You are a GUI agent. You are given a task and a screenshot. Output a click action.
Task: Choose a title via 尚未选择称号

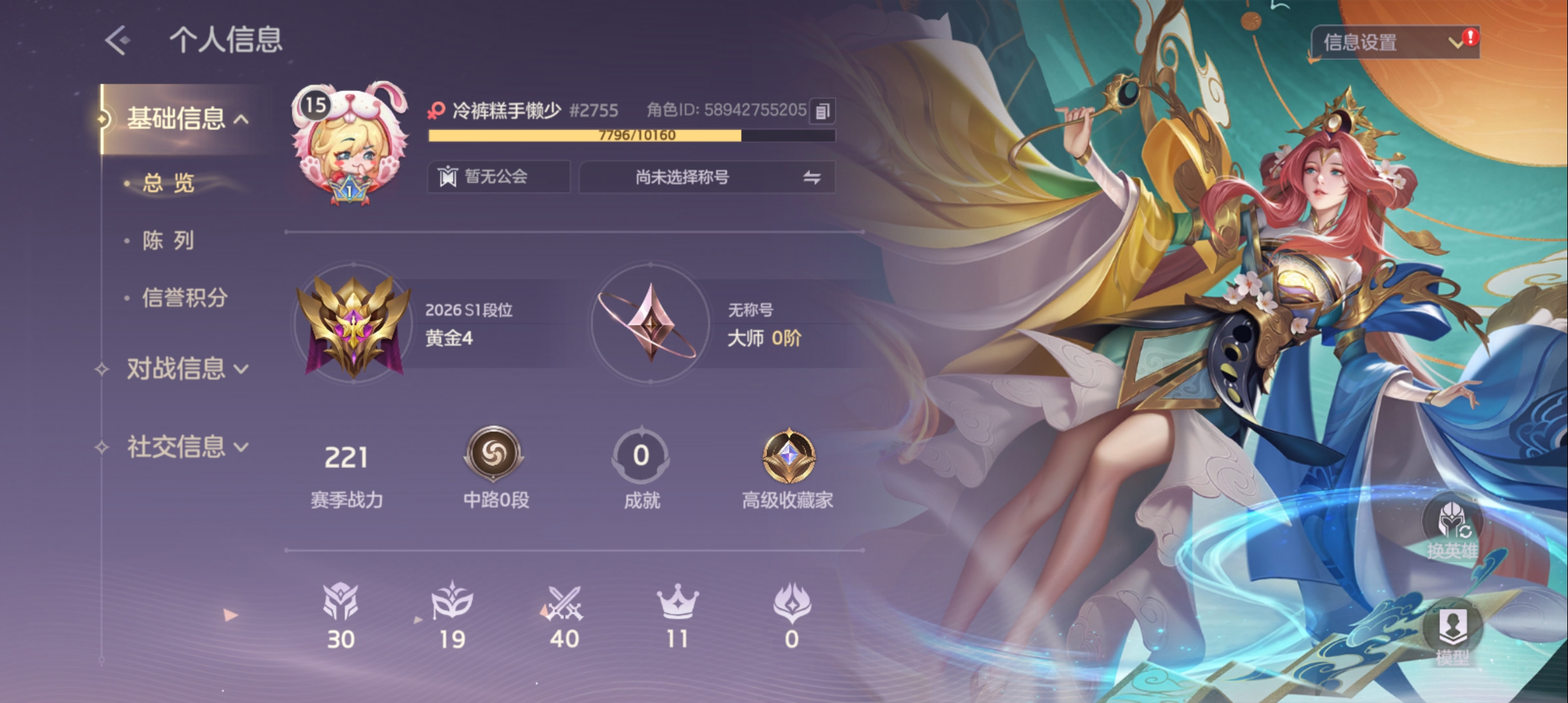coord(707,177)
